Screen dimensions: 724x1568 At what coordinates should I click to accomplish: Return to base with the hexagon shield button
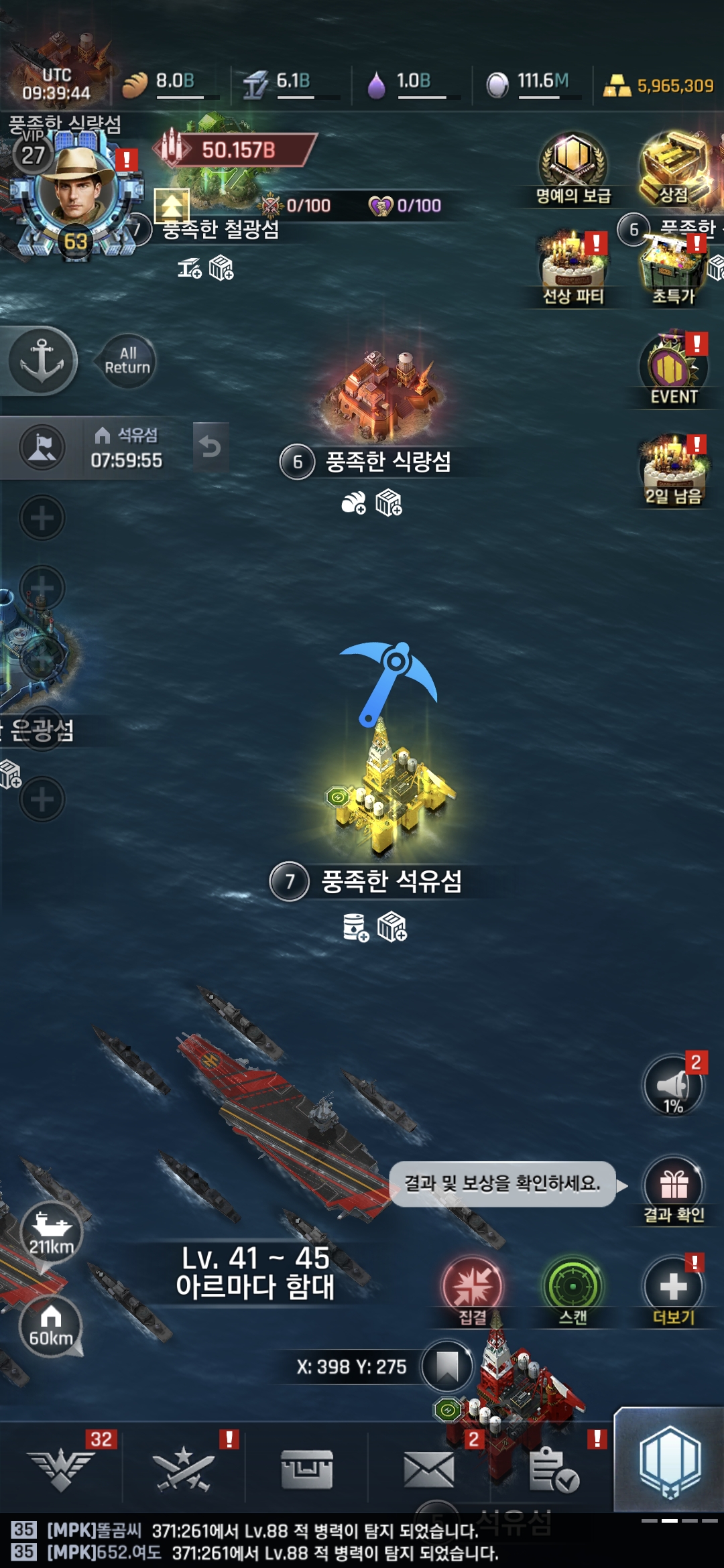[x=670, y=1461]
